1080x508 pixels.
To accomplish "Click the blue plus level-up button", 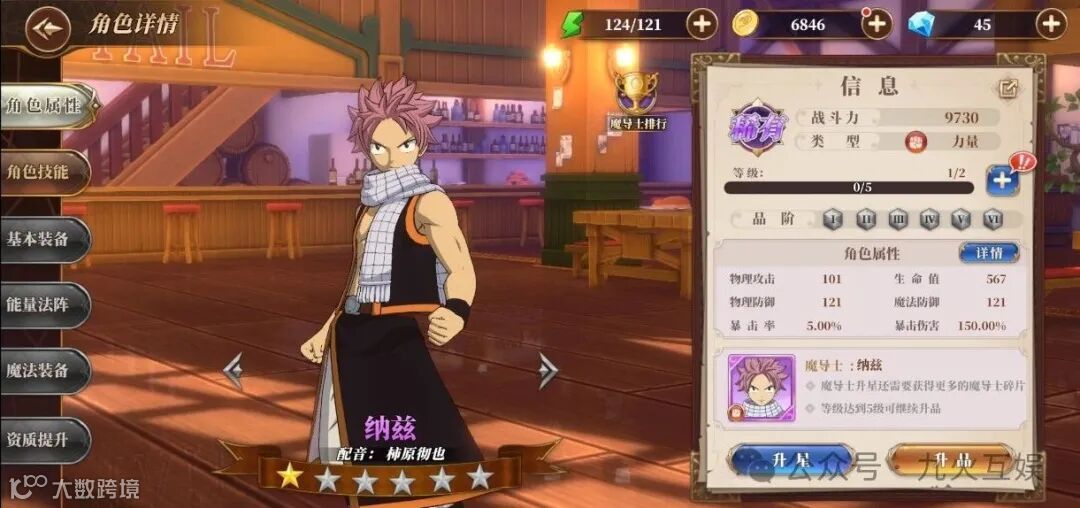I will [1002, 180].
